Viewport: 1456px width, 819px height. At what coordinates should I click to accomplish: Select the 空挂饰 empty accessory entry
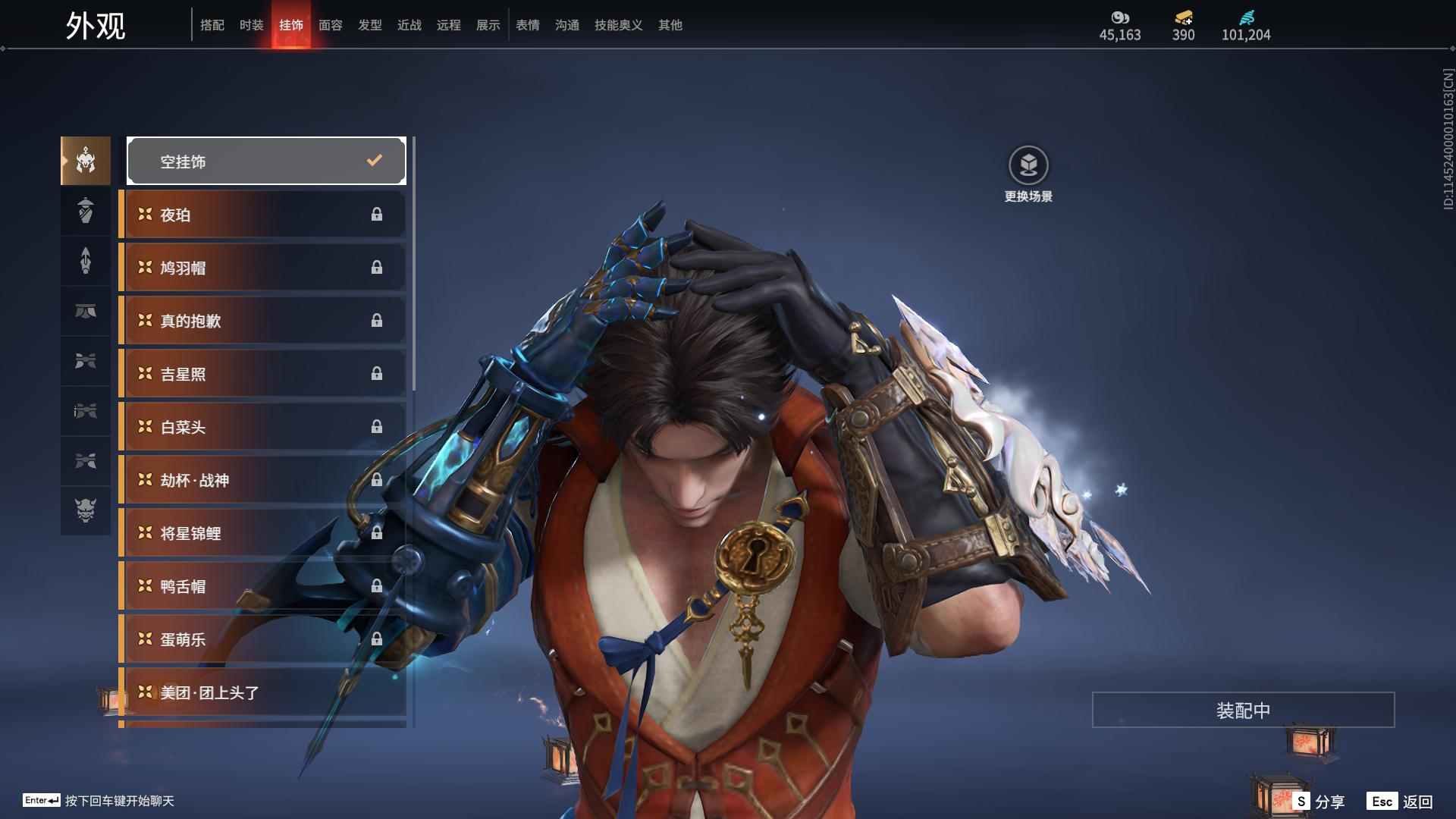click(266, 161)
